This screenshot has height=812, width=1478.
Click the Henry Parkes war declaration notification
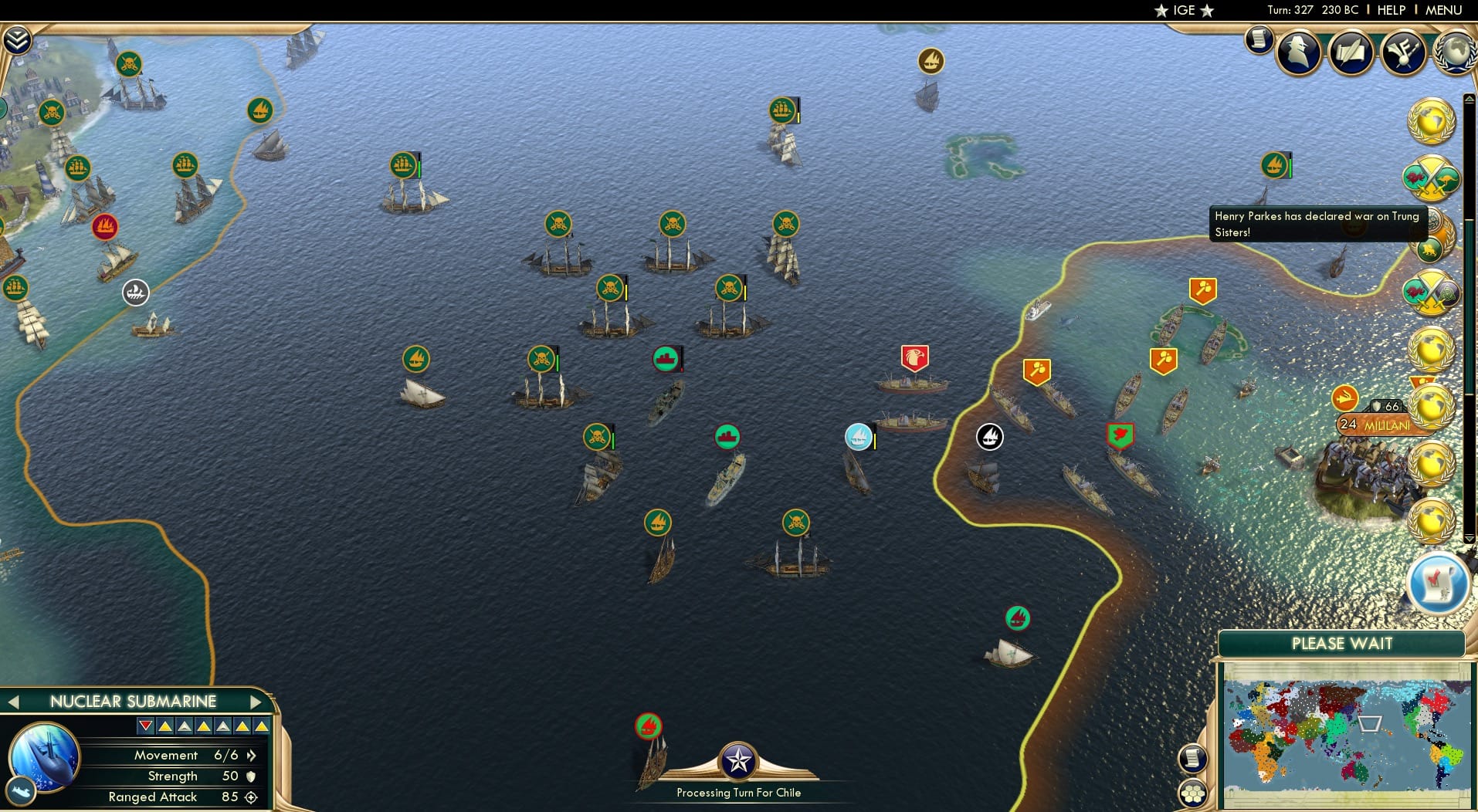click(1315, 224)
